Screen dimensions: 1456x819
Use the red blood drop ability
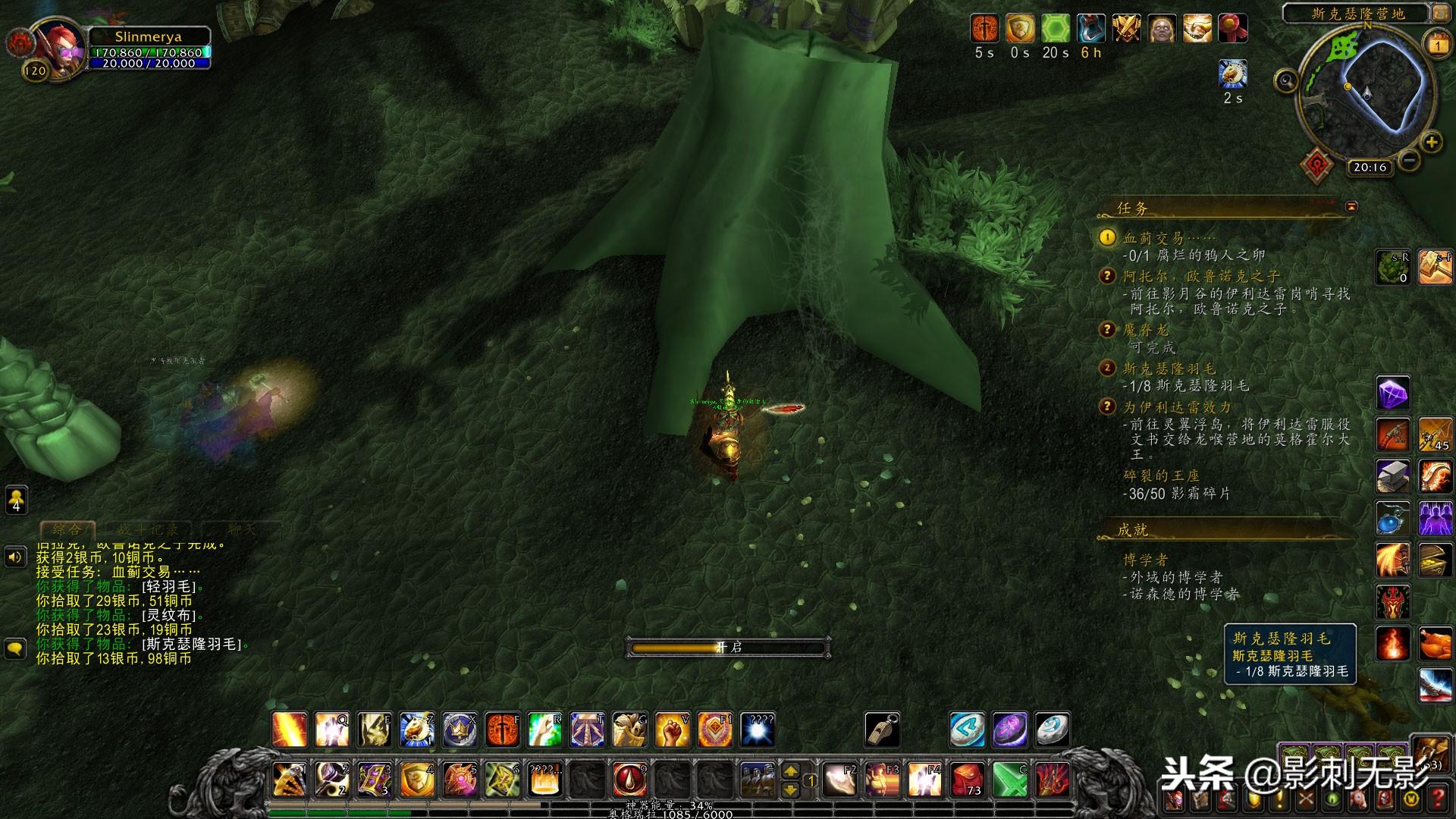point(629,779)
